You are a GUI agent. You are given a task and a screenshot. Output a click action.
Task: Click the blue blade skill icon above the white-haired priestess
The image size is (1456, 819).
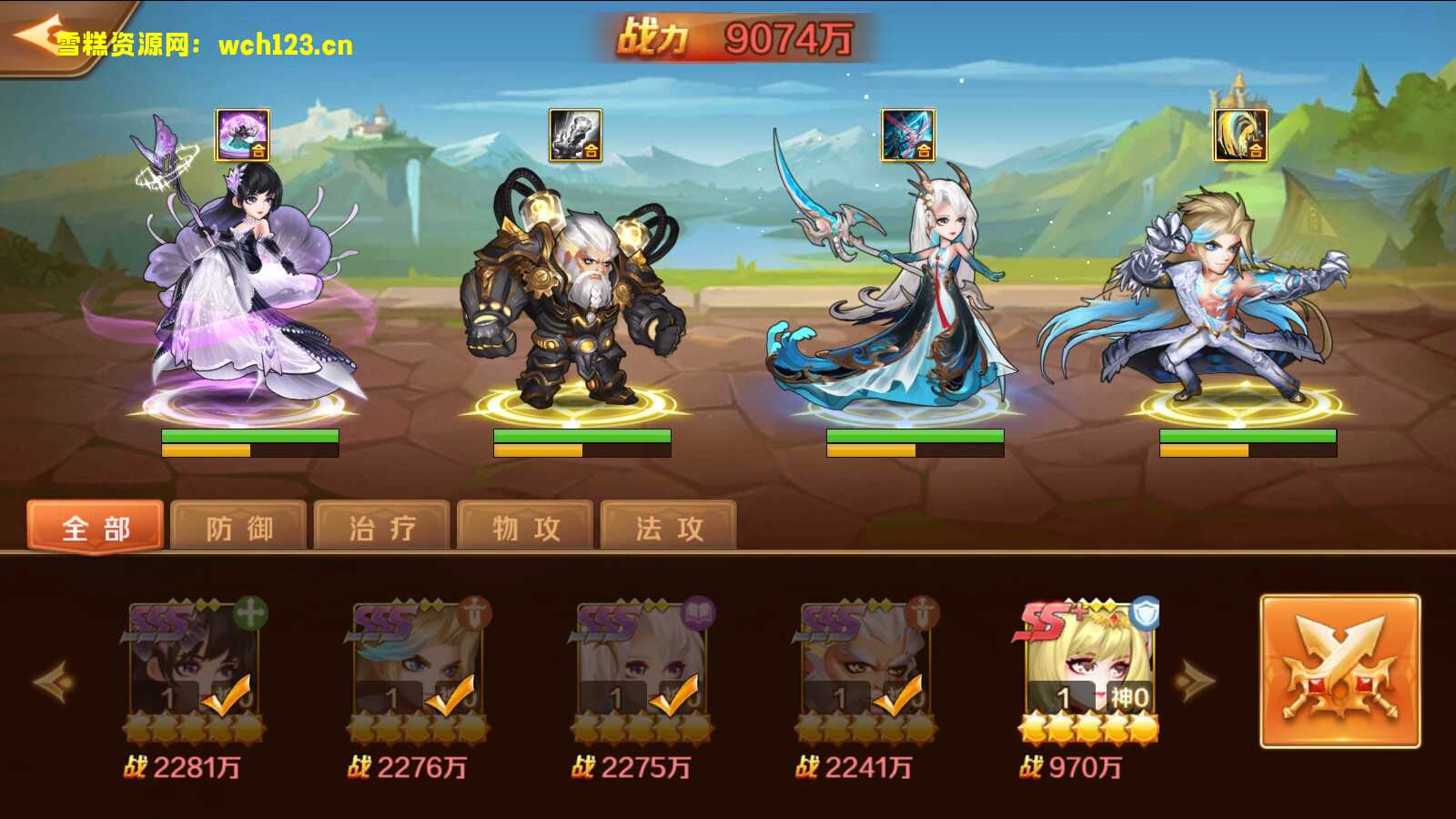tap(910, 136)
